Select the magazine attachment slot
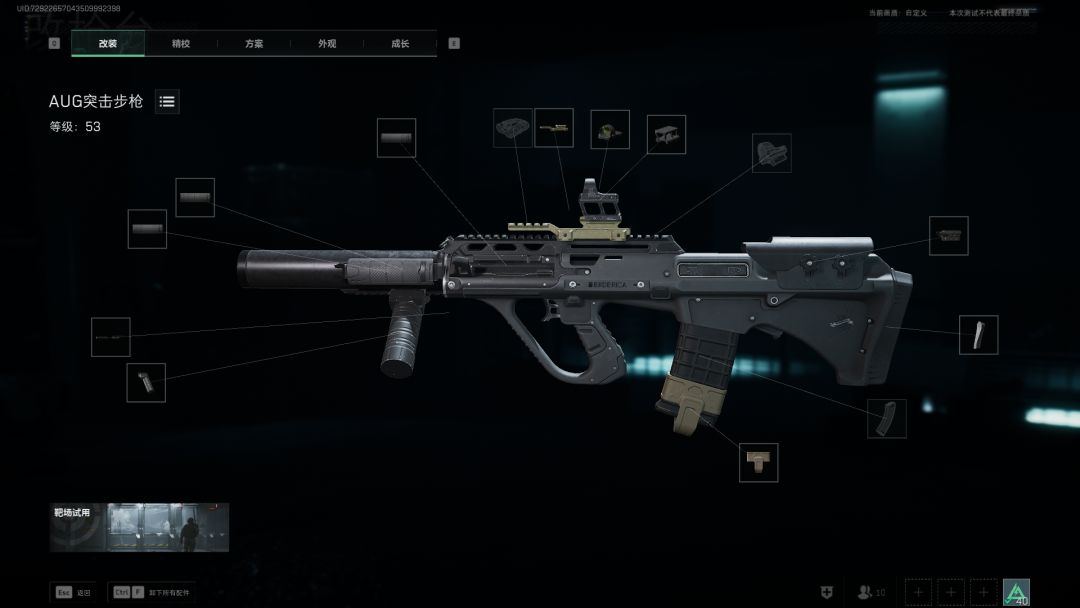Viewport: 1080px width, 608px height. click(x=886, y=418)
